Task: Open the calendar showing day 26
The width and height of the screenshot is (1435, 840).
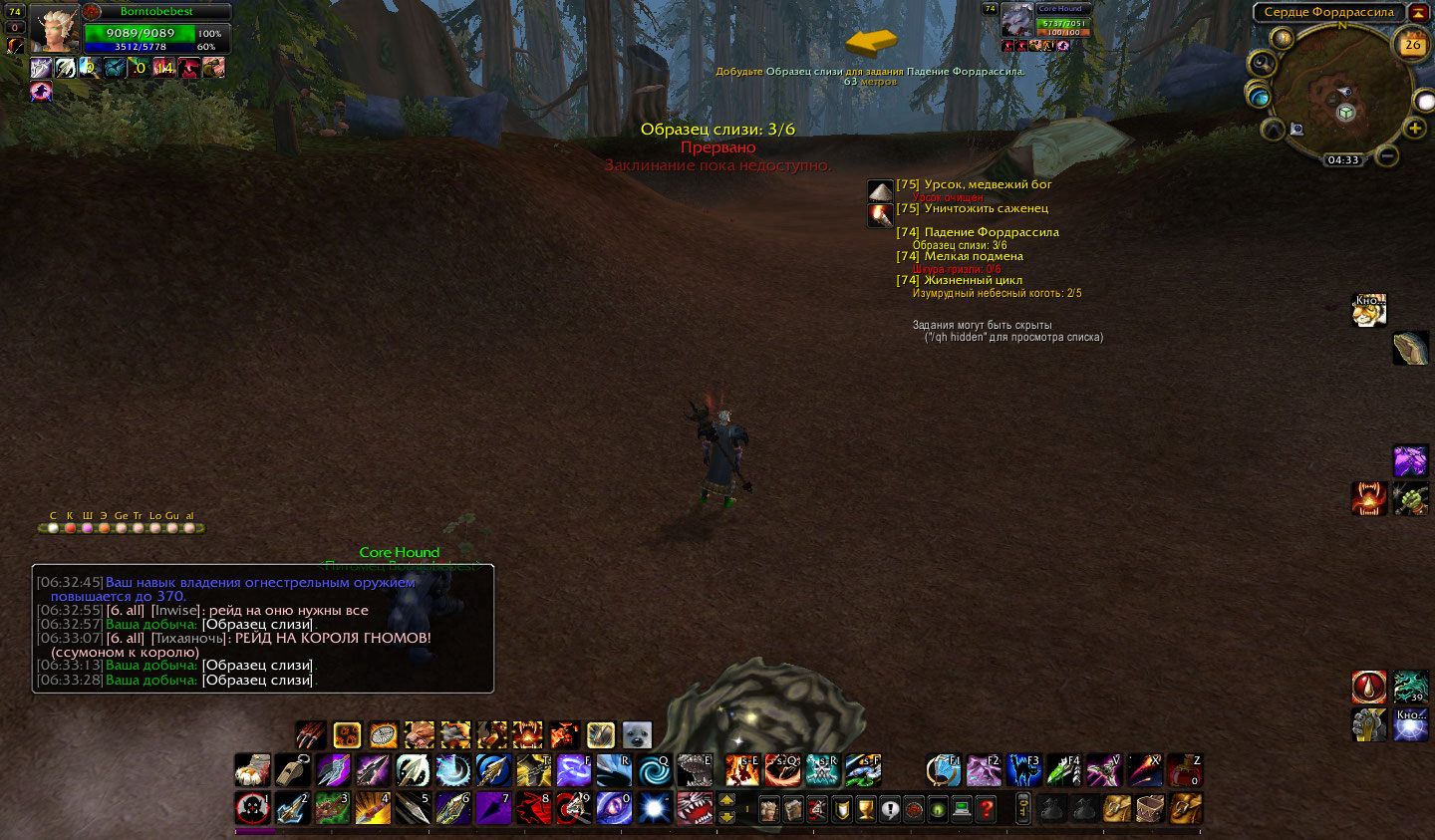Action: (x=1412, y=45)
